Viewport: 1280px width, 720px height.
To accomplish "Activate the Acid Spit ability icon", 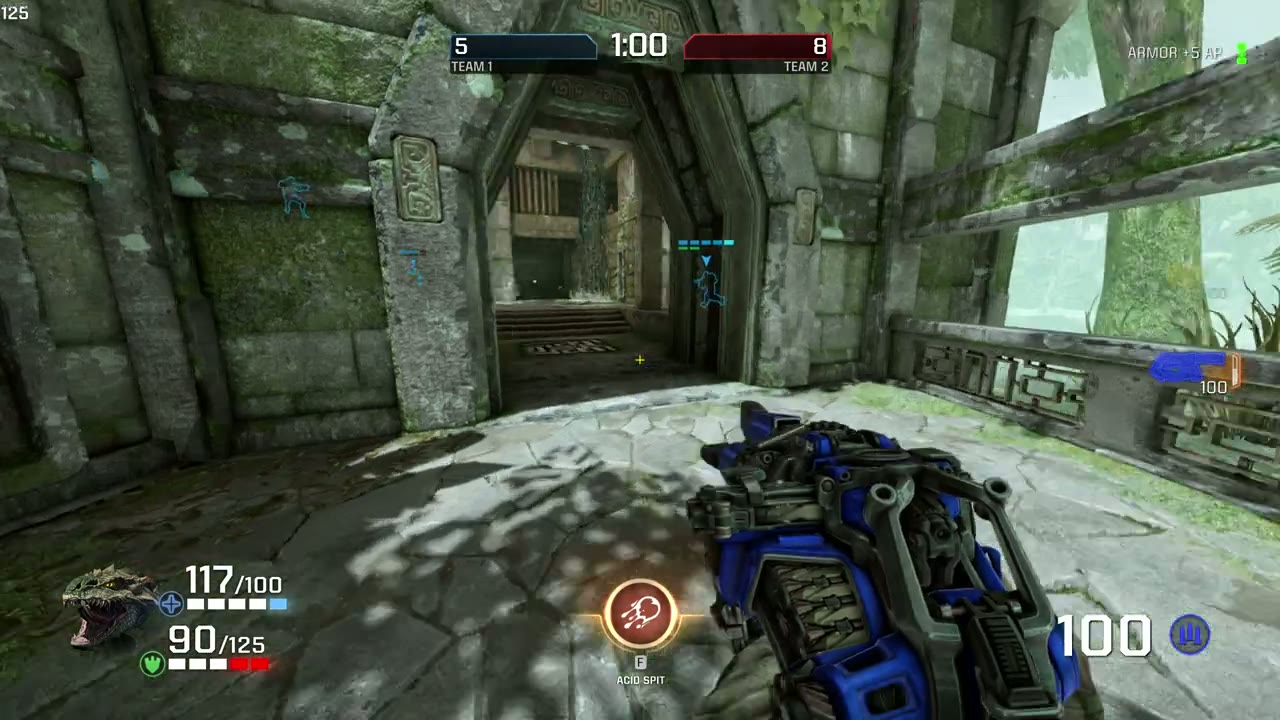I will click(640, 612).
